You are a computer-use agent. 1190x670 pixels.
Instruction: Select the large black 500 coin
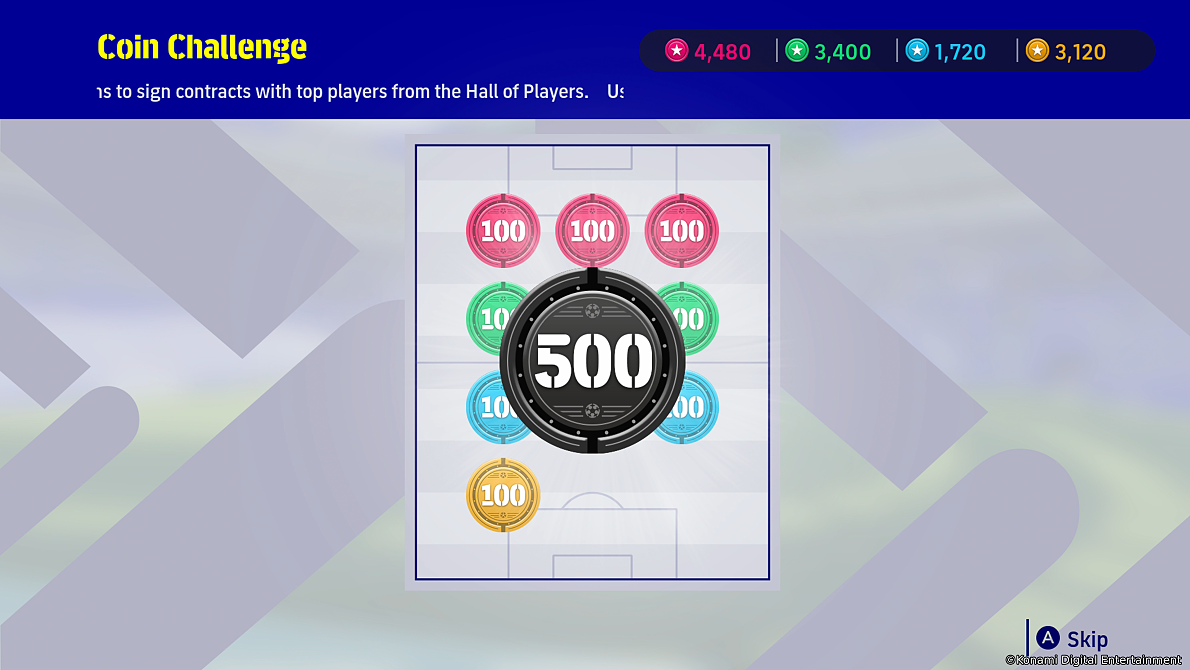592,360
